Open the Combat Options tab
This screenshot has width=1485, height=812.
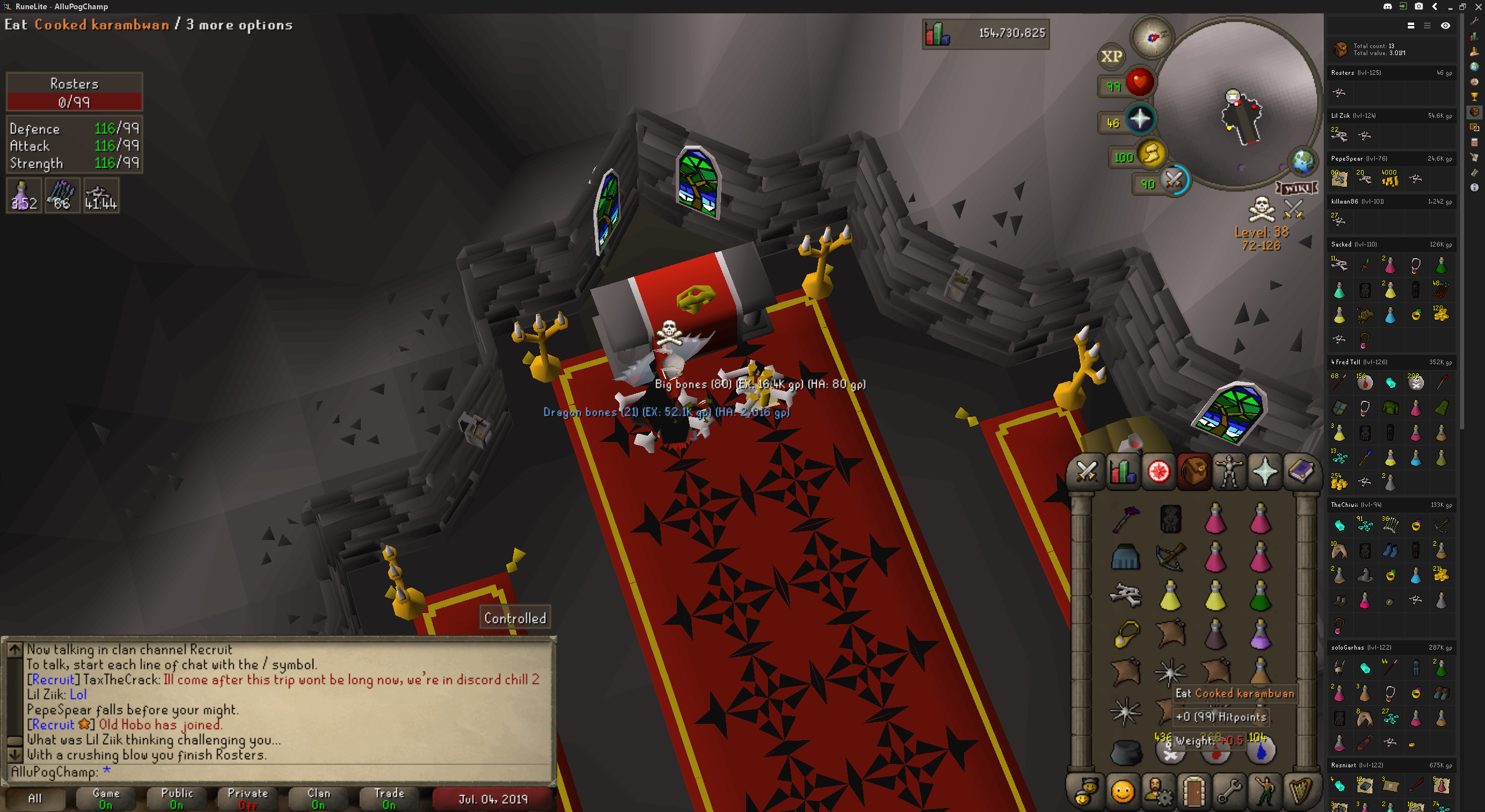click(1086, 471)
